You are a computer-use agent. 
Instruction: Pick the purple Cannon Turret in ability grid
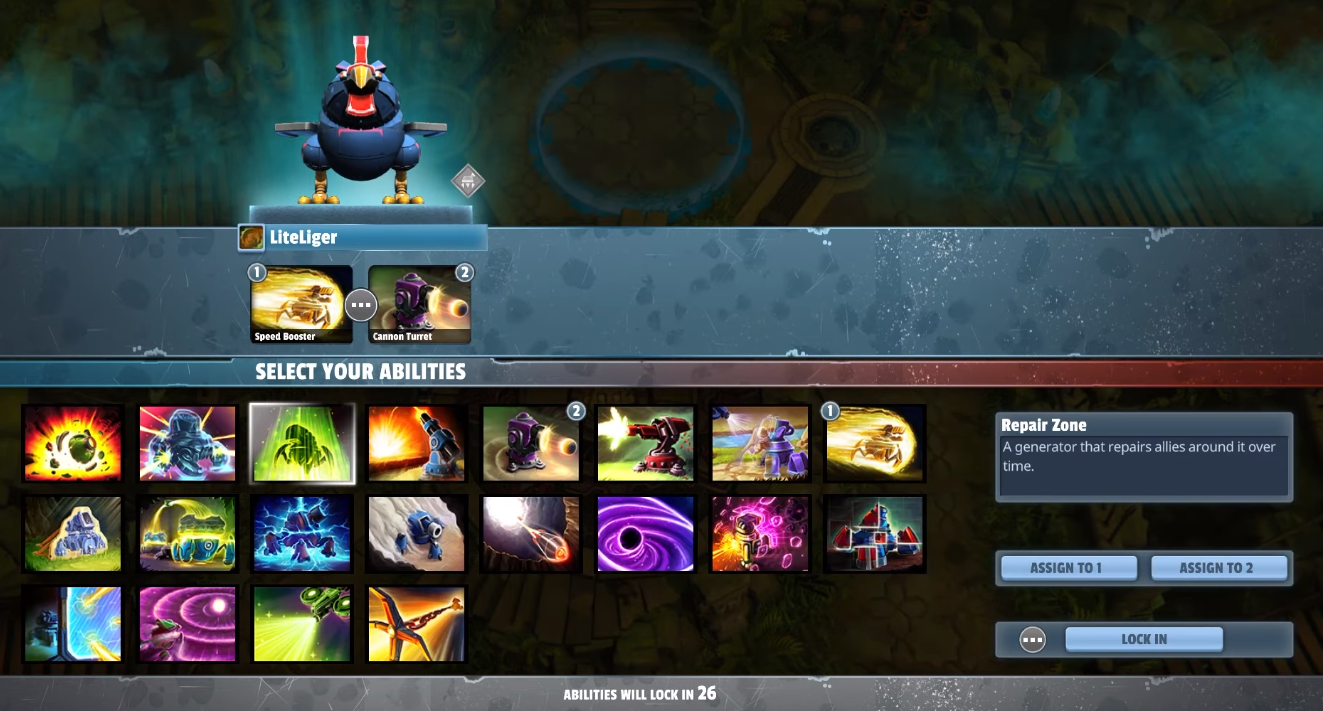pos(532,443)
